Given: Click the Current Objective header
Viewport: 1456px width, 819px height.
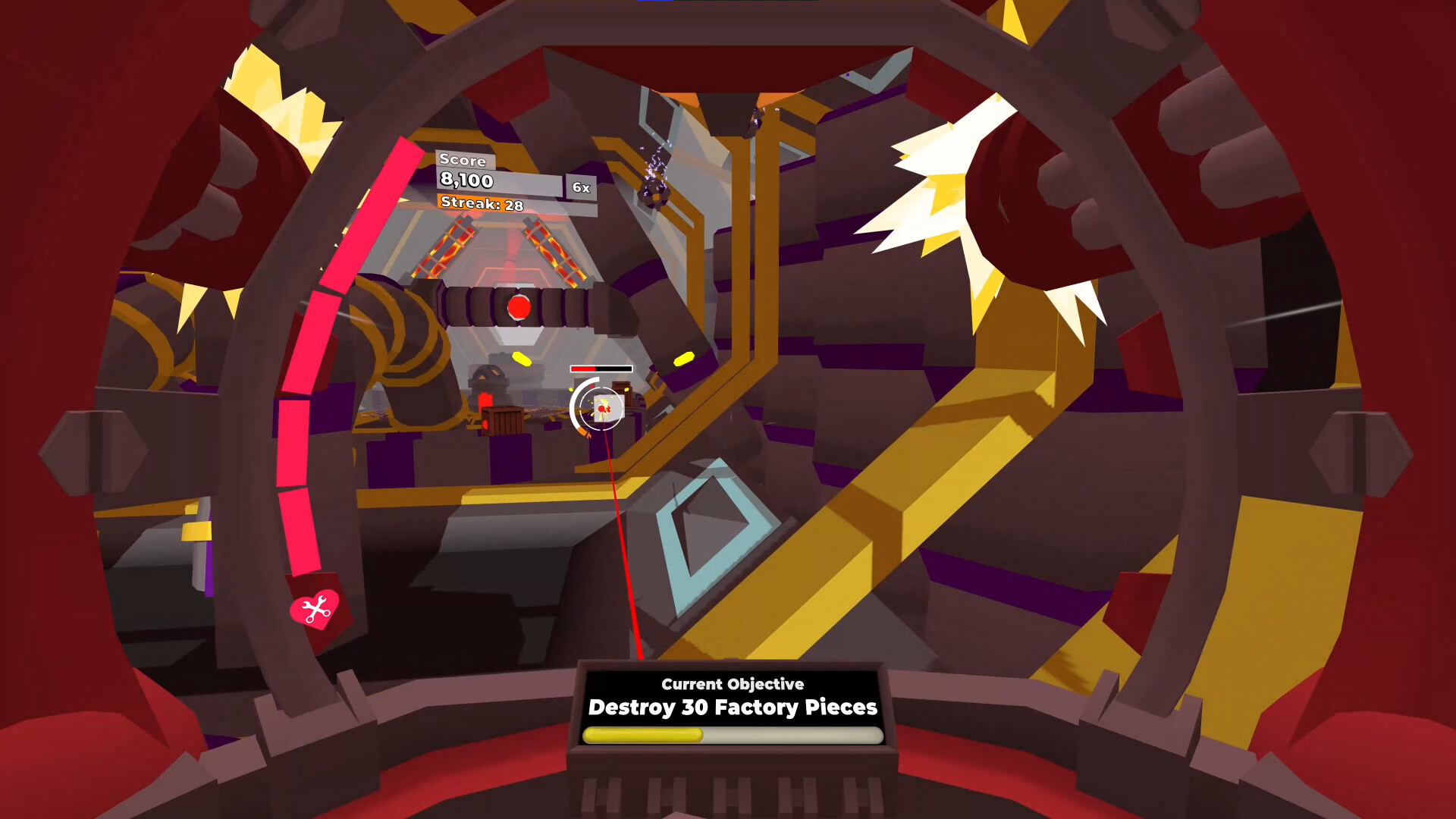Looking at the screenshot, I should (731, 683).
